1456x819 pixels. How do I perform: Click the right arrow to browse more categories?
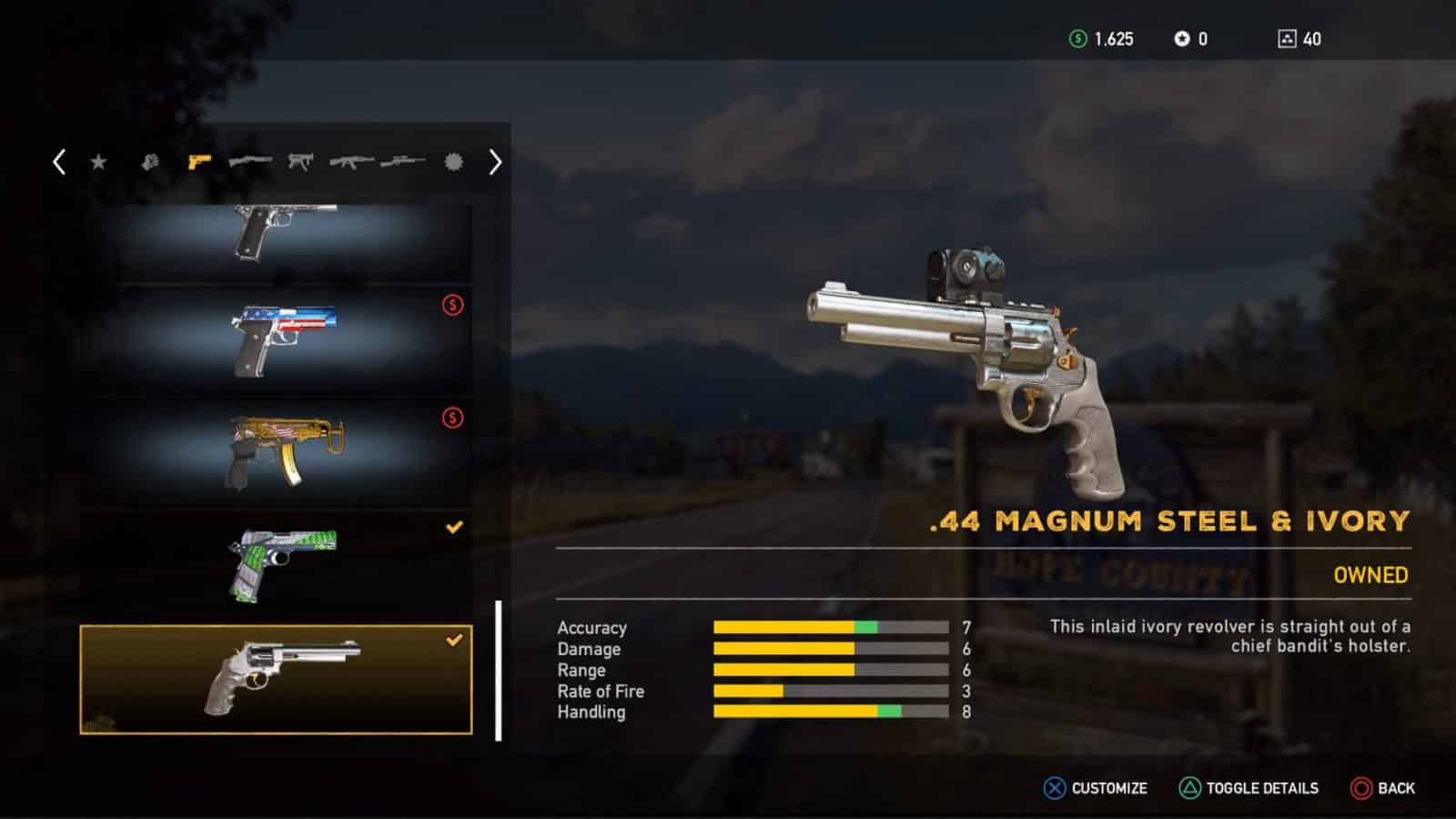click(496, 162)
